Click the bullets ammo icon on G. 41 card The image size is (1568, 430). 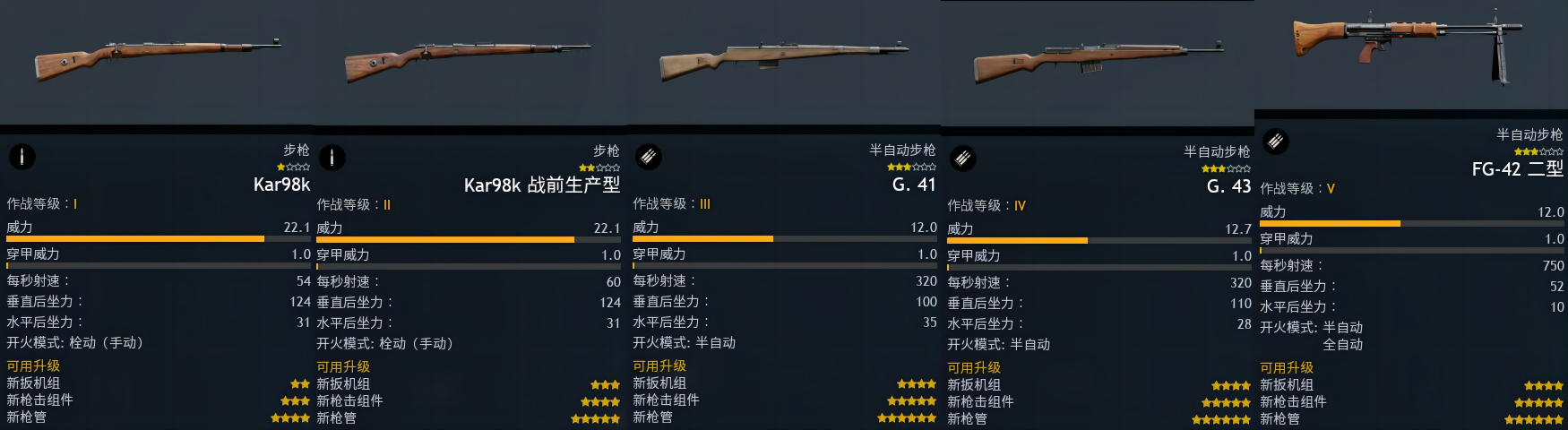coord(649,157)
